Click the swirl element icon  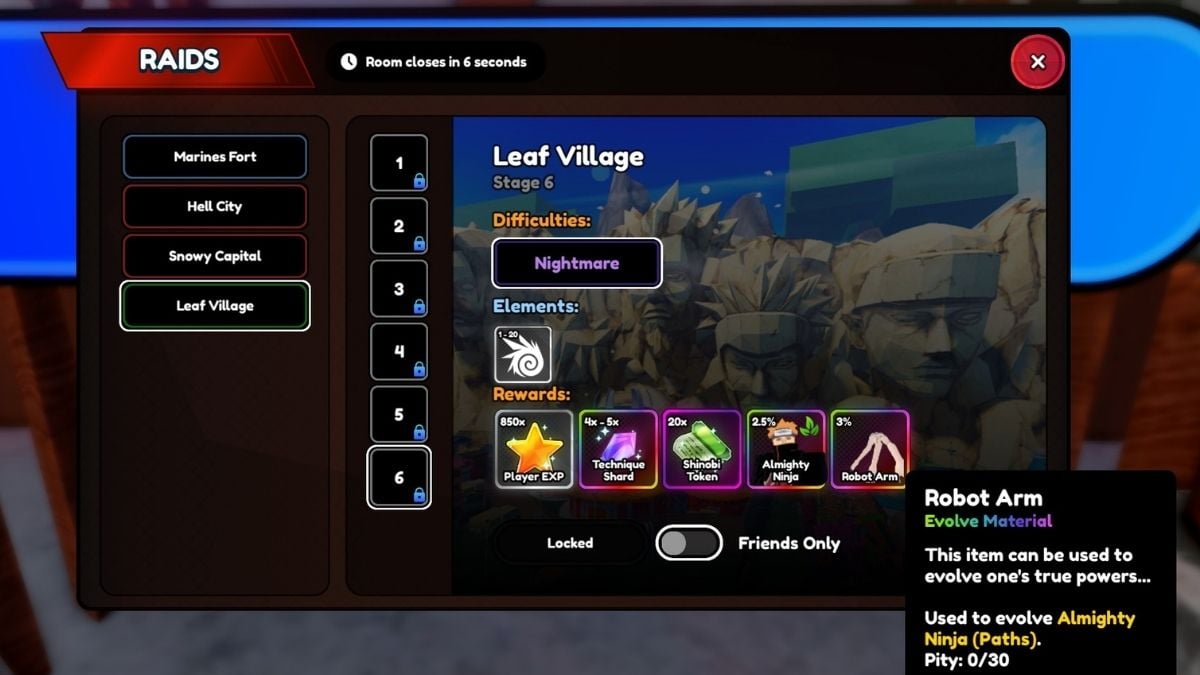pyautogui.click(x=523, y=354)
